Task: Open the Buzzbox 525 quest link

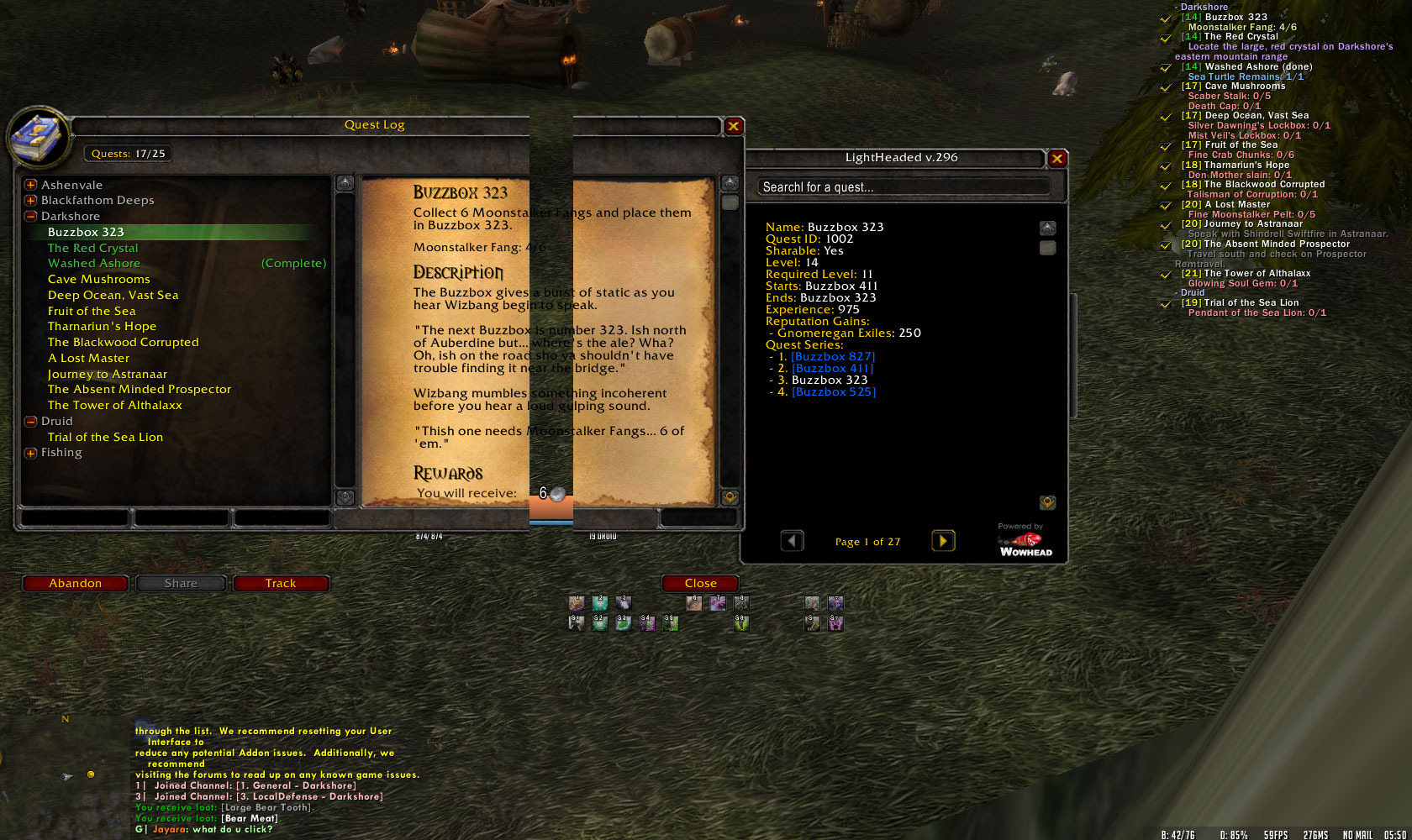Action: 834,391
